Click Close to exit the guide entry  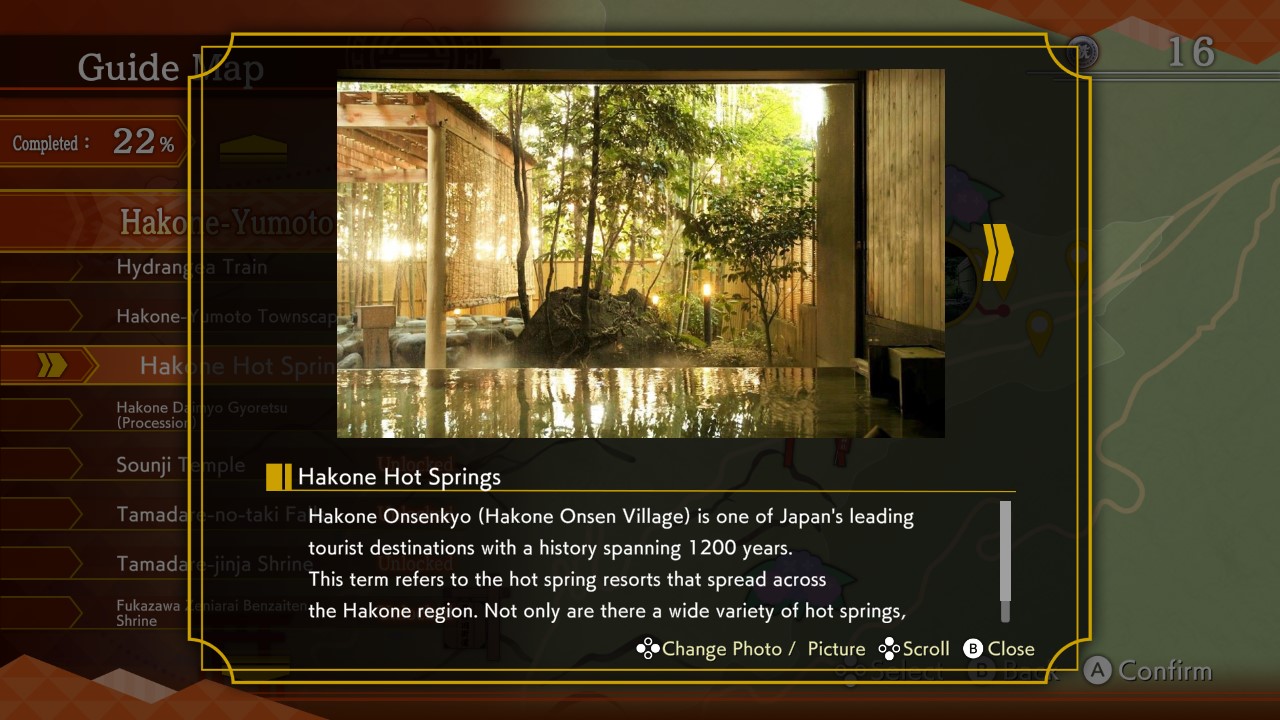1011,648
